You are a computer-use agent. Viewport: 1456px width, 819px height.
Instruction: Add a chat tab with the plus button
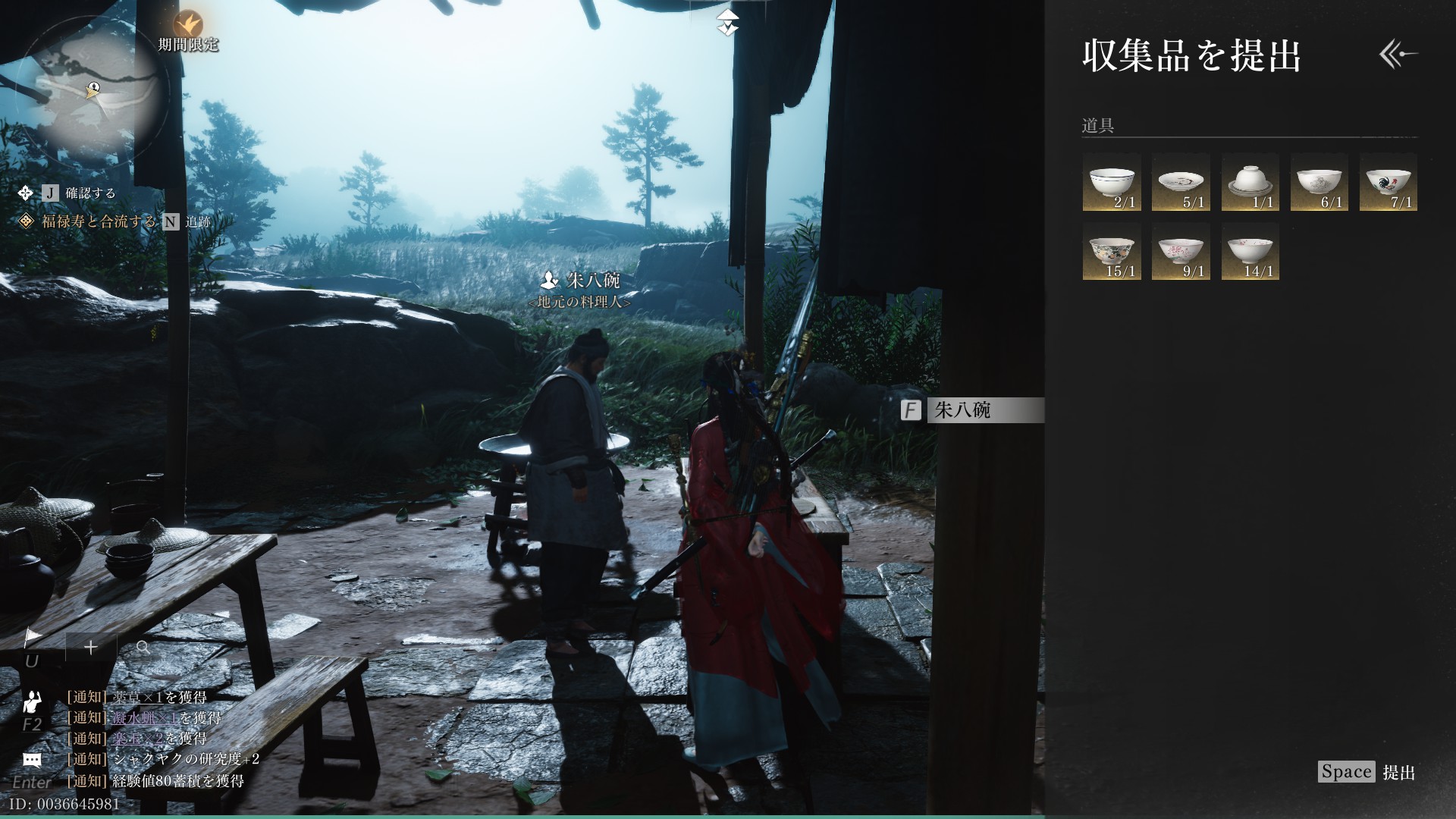[x=91, y=647]
